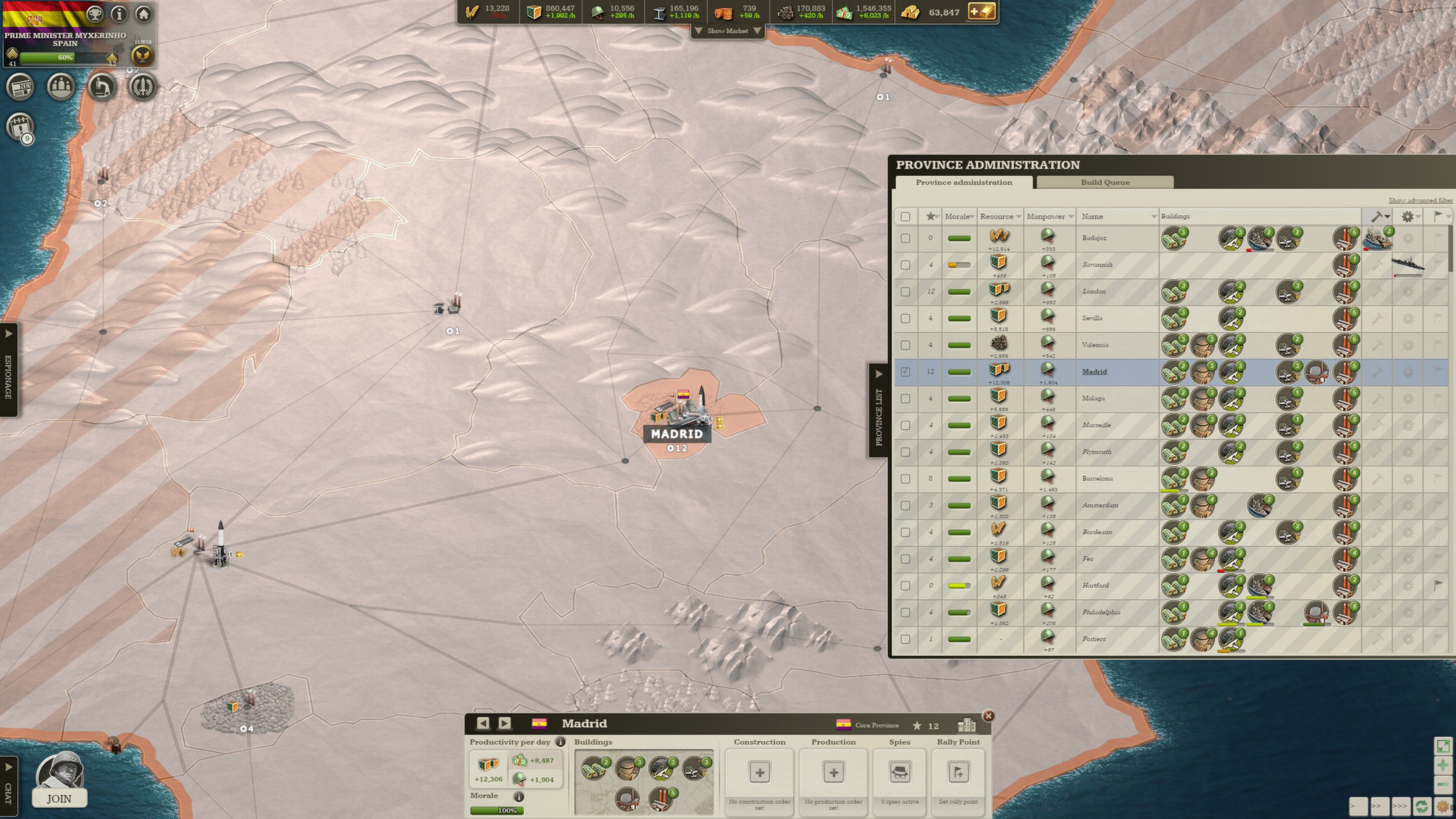Check the Badajoz province checkbox
This screenshot has height=819, width=1456.
pyautogui.click(x=905, y=237)
